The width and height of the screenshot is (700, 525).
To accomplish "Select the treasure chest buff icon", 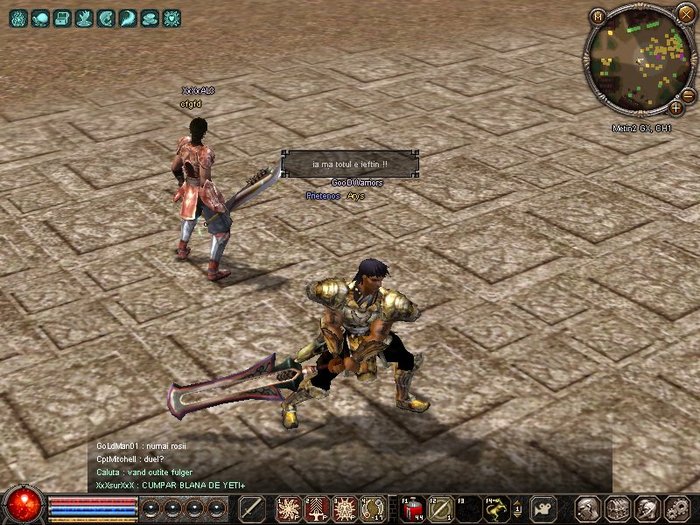I will (x=61, y=18).
